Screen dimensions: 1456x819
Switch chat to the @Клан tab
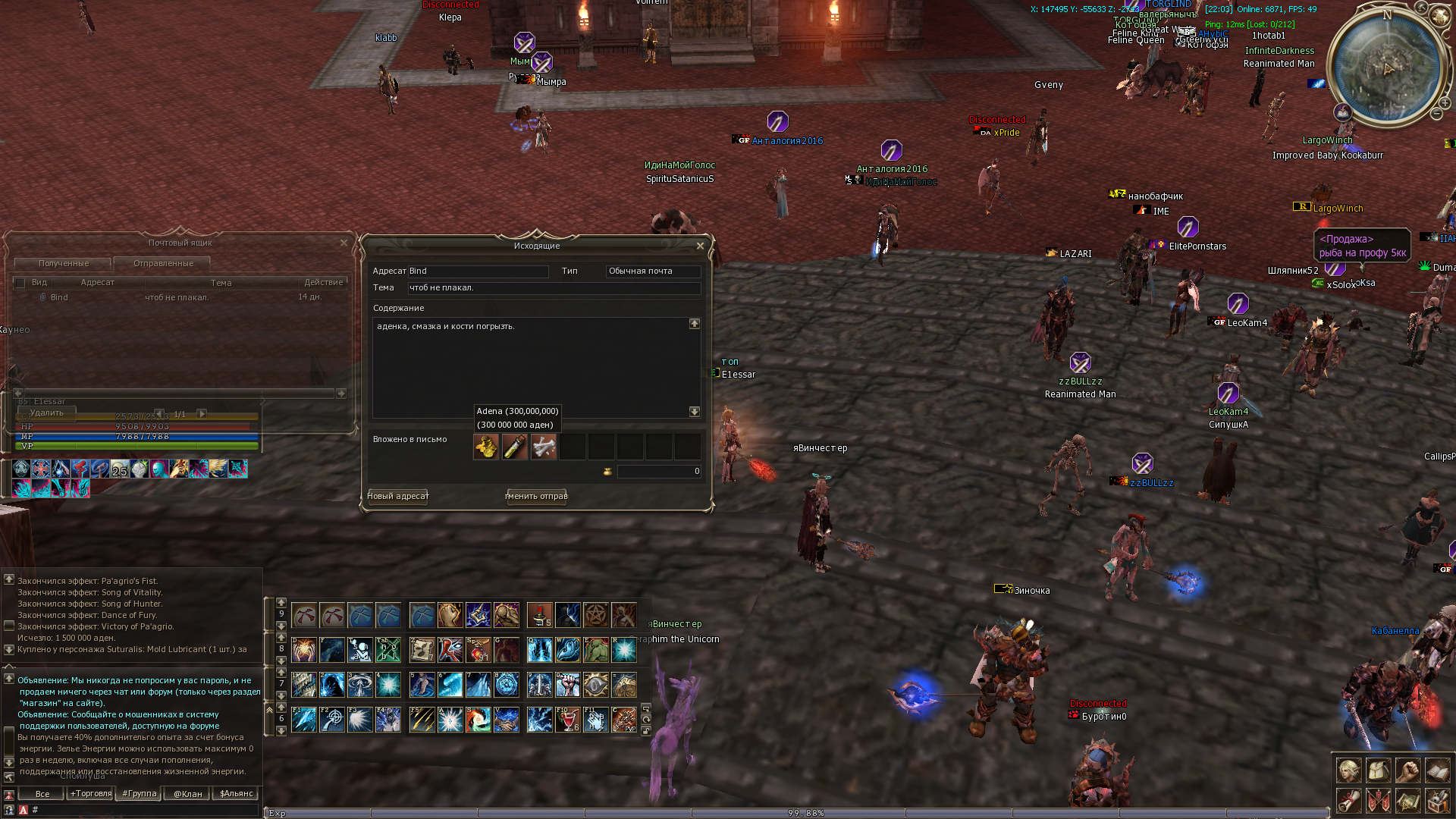coord(187,794)
